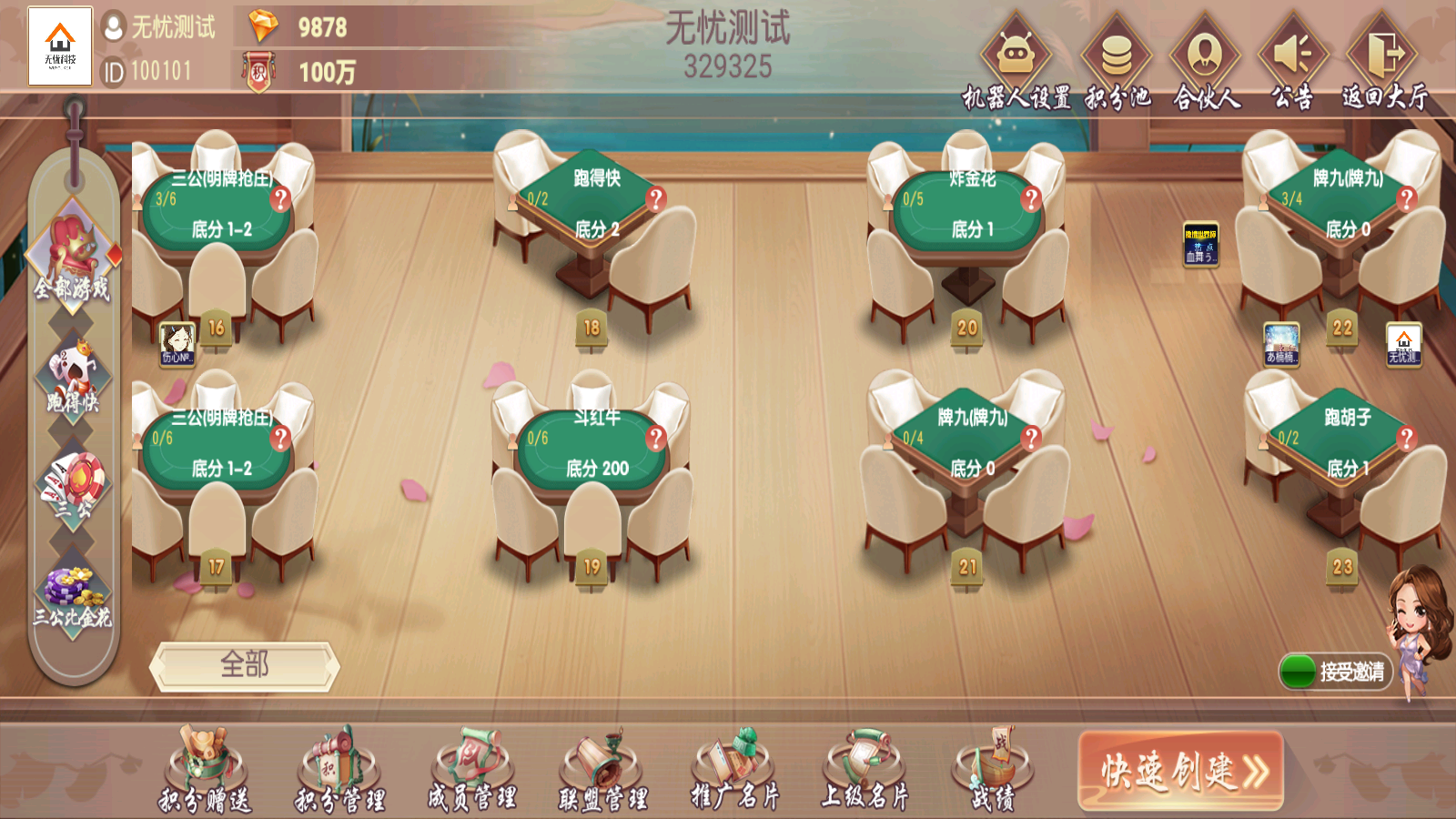Open the 全部 table filter dropdown
The height and width of the screenshot is (819, 1456).
click(244, 665)
